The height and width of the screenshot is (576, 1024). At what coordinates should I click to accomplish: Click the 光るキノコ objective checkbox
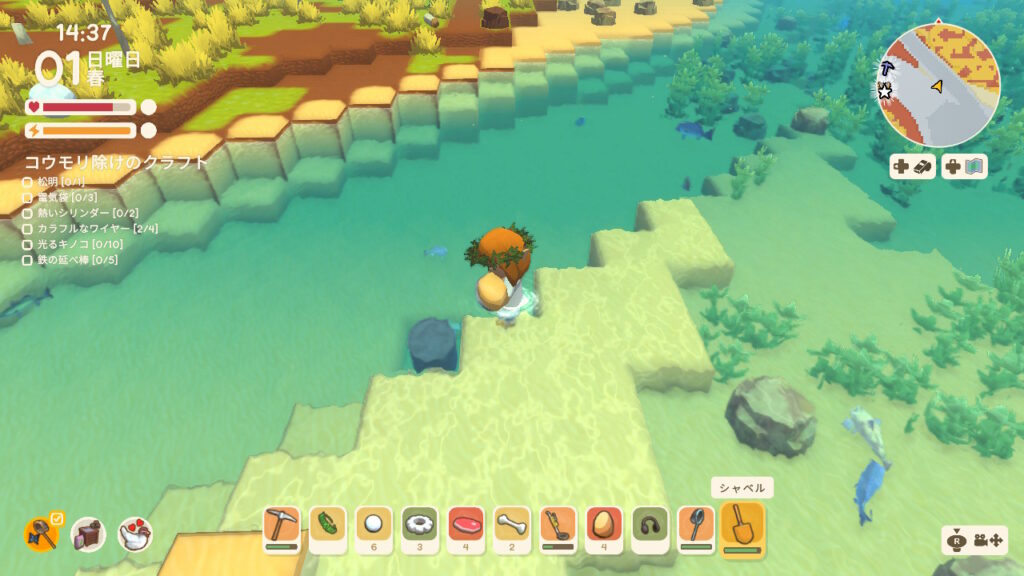(28, 244)
